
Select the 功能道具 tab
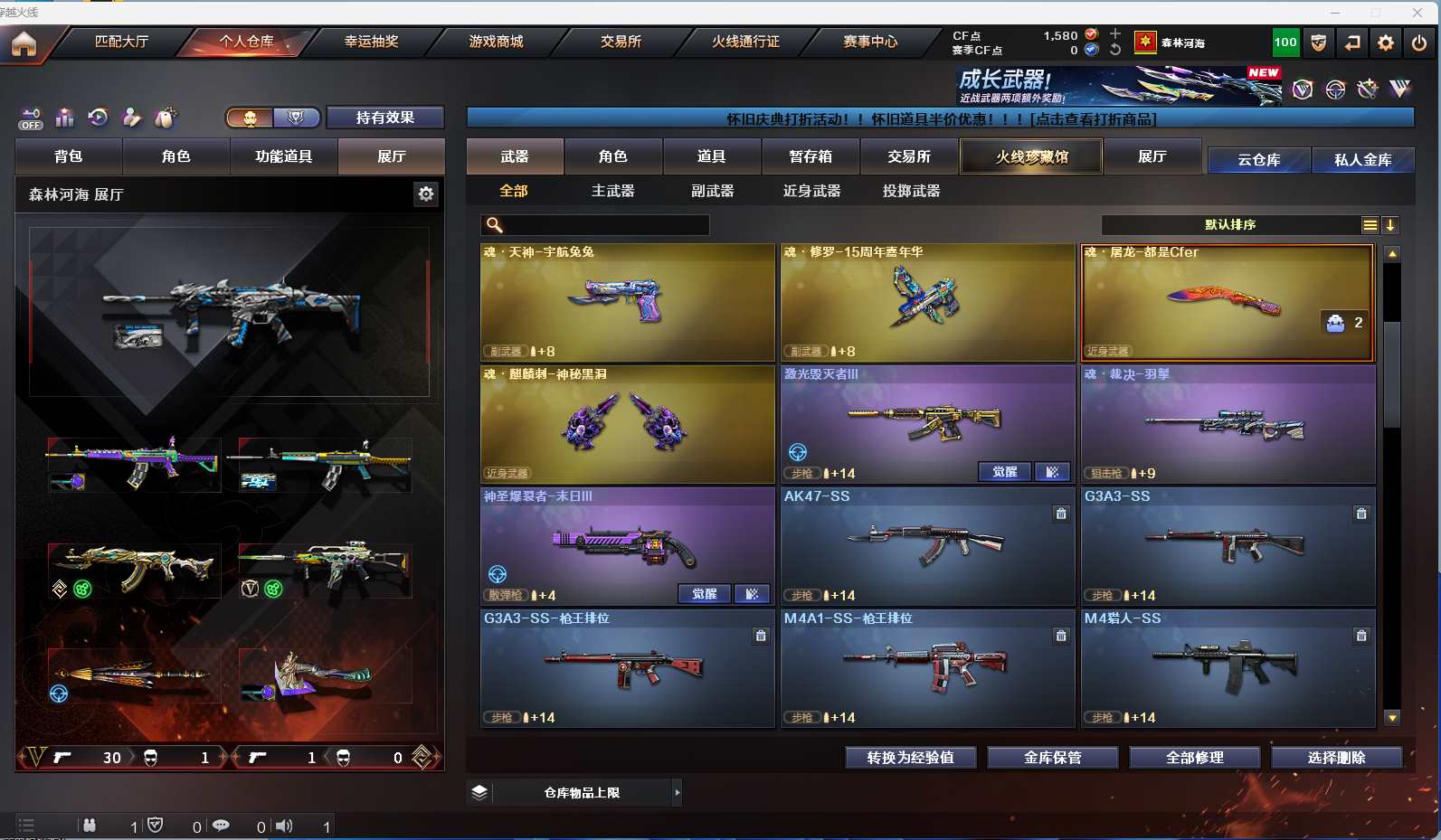(283, 156)
